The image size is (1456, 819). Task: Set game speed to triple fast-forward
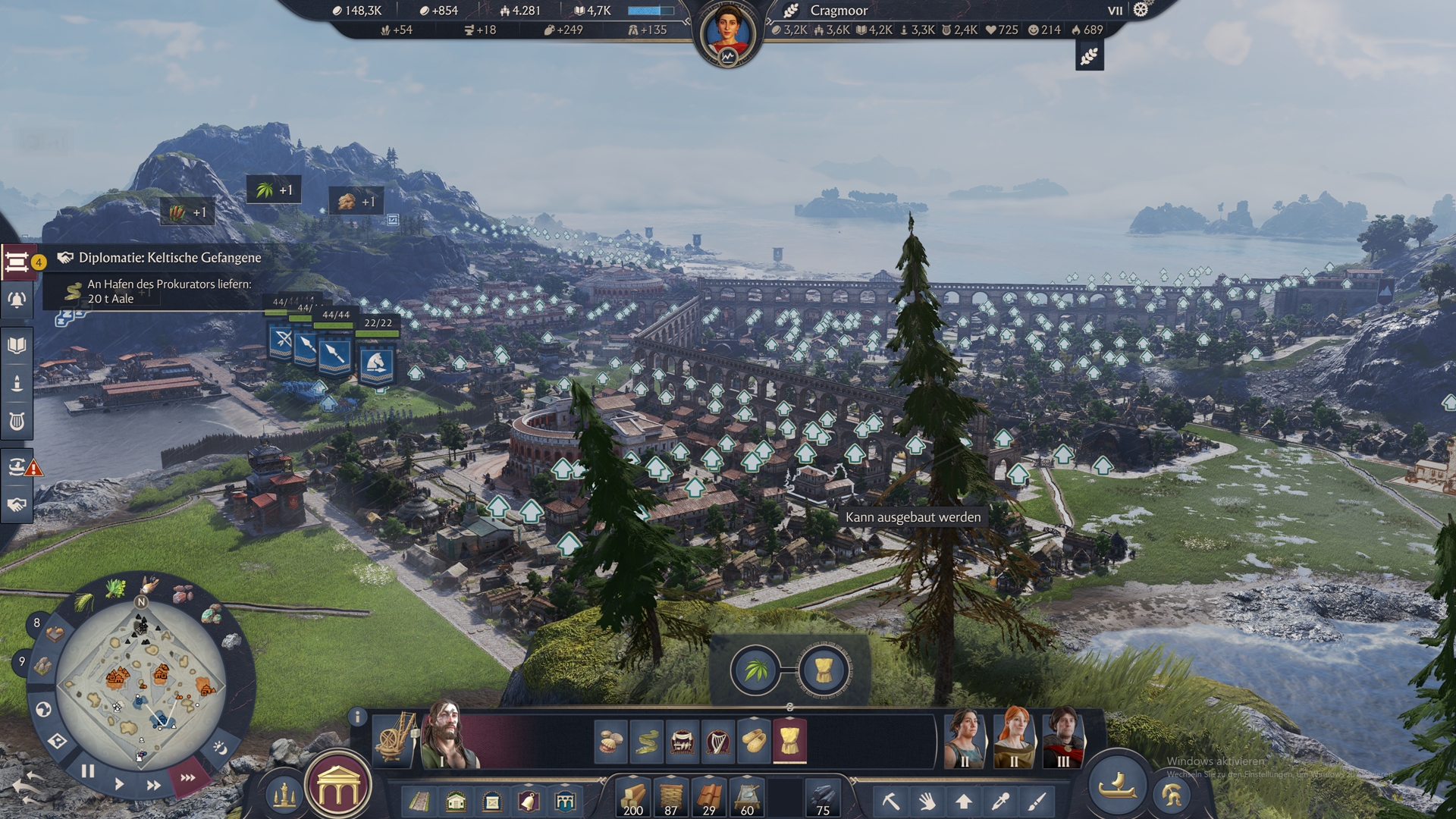pos(187,777)
